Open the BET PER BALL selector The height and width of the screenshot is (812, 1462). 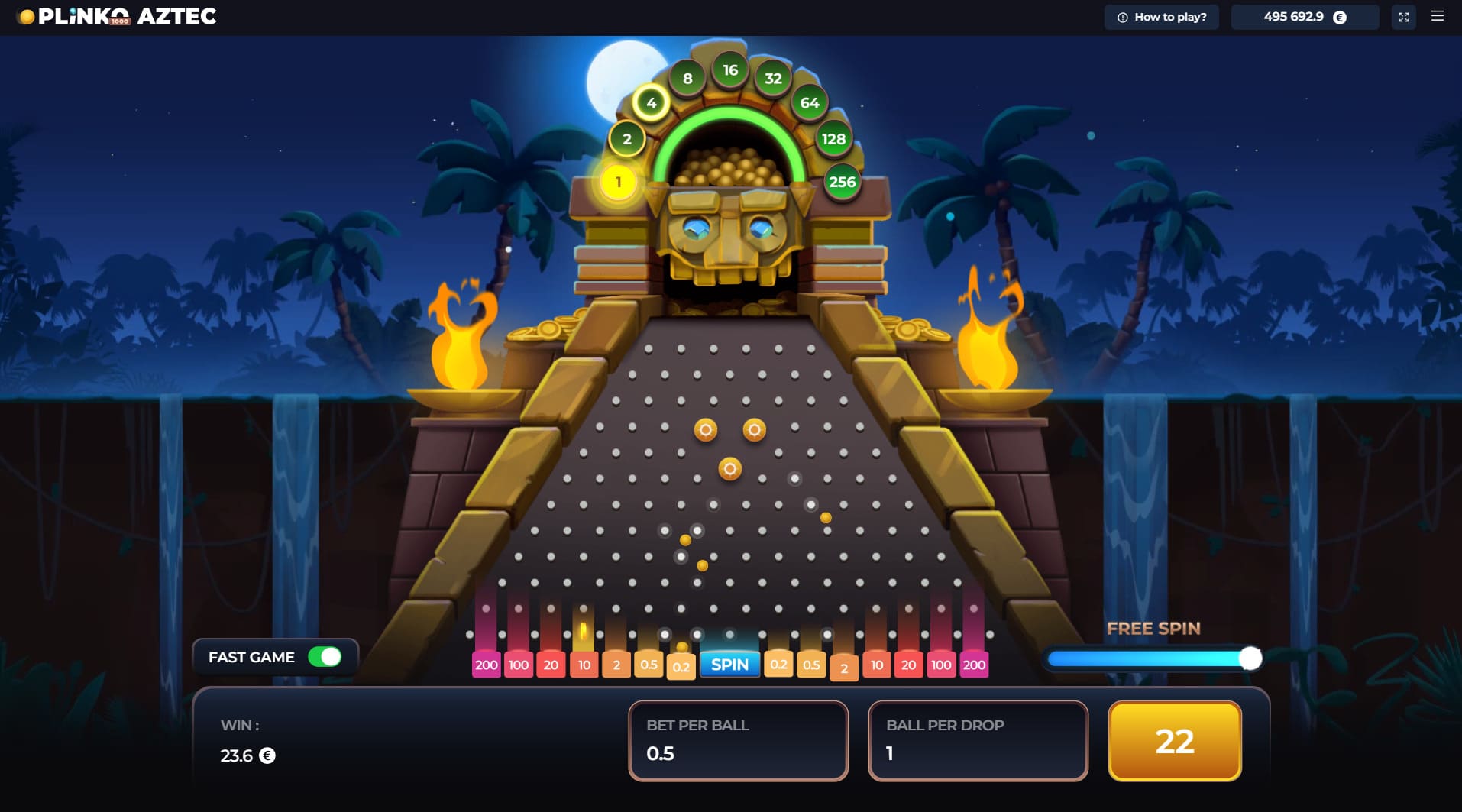click(737, 739)
